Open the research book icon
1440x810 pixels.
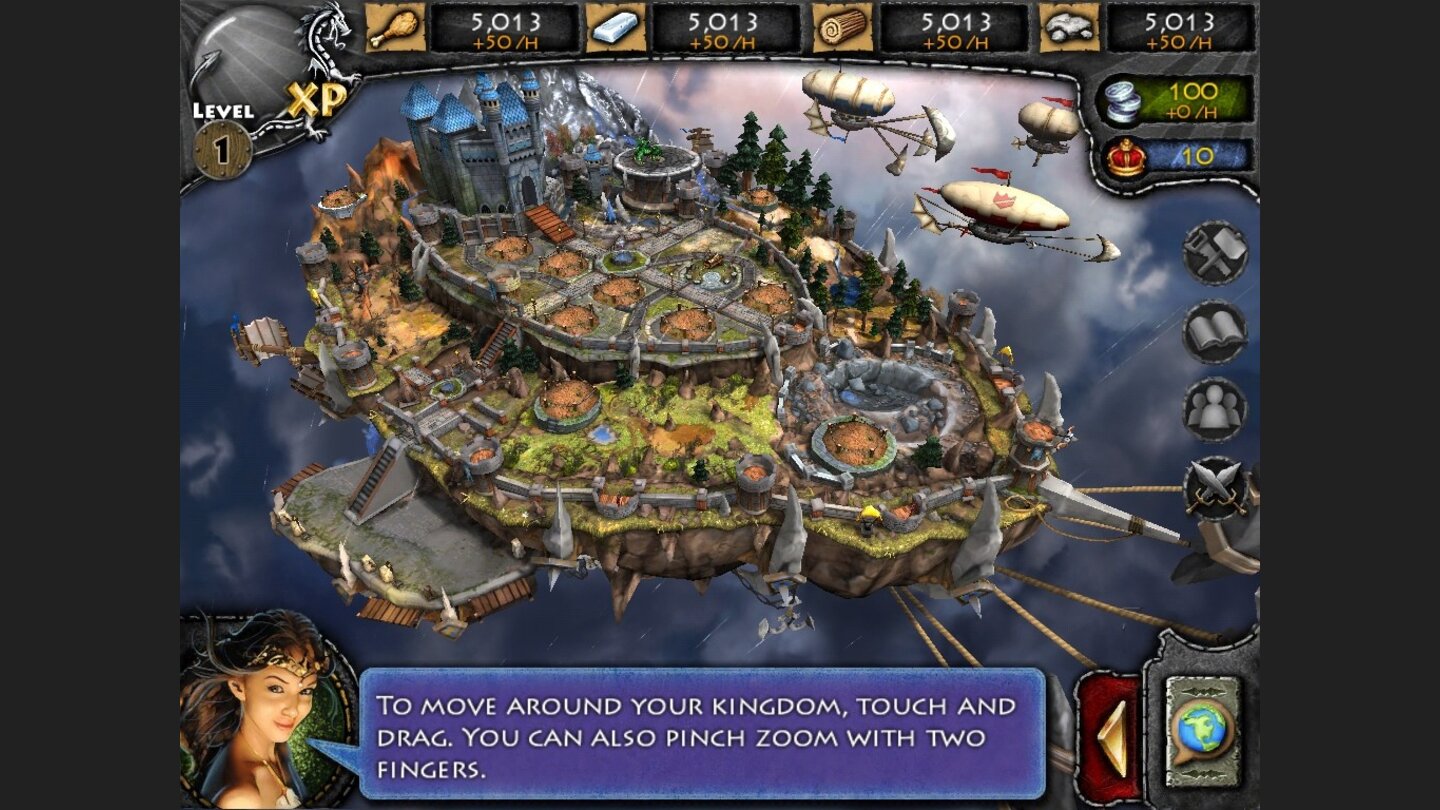click(1213, 333)
